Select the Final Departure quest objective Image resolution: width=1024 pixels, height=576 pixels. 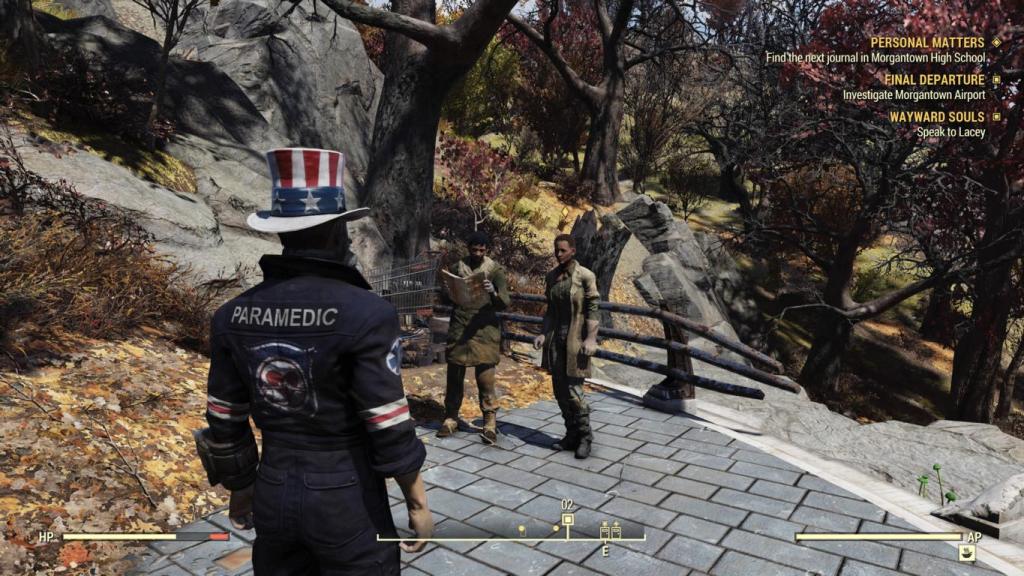[913, 95]
